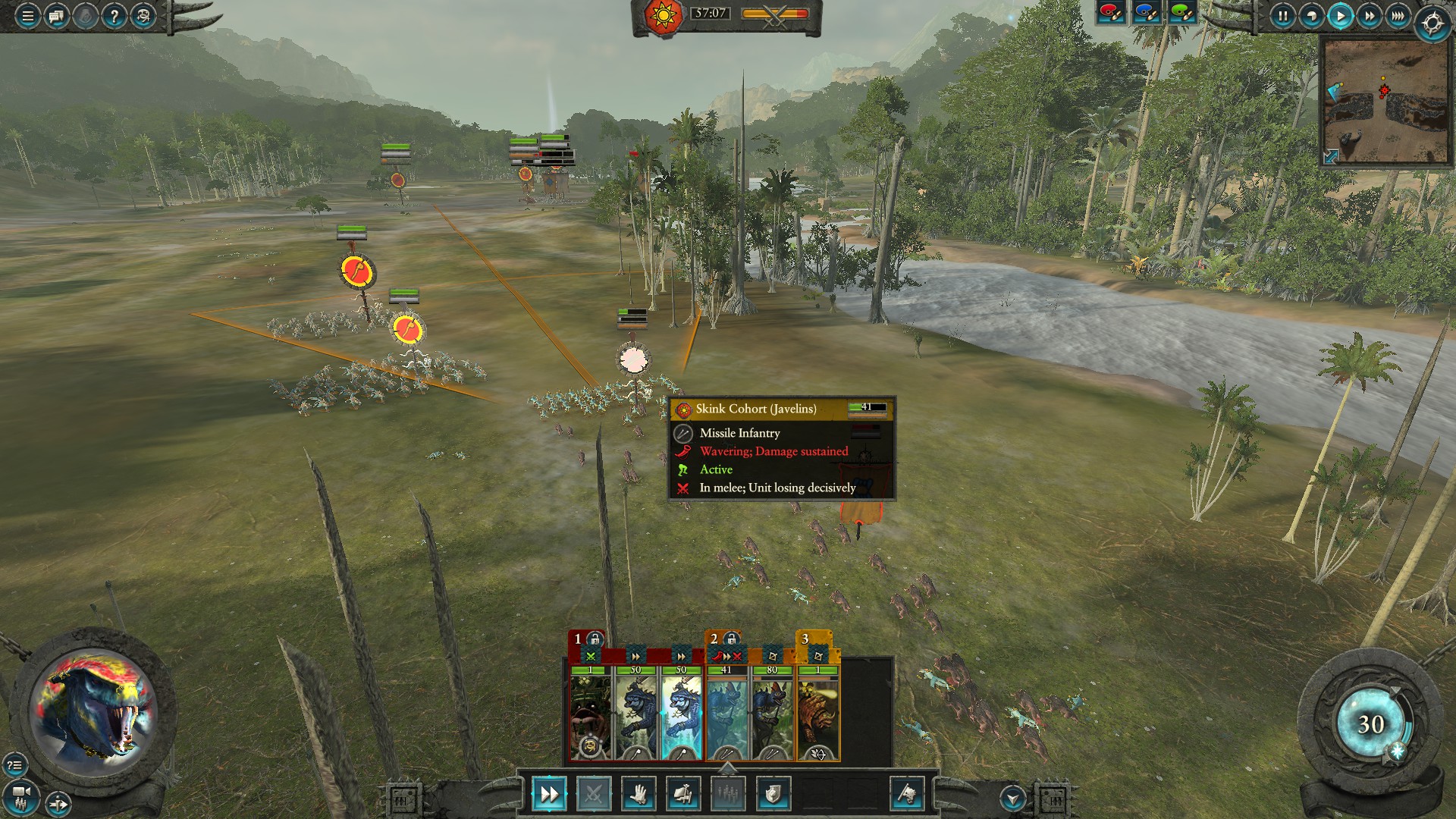Pause the battle
Screen dimensions: 1456x819
[1282, 16]
